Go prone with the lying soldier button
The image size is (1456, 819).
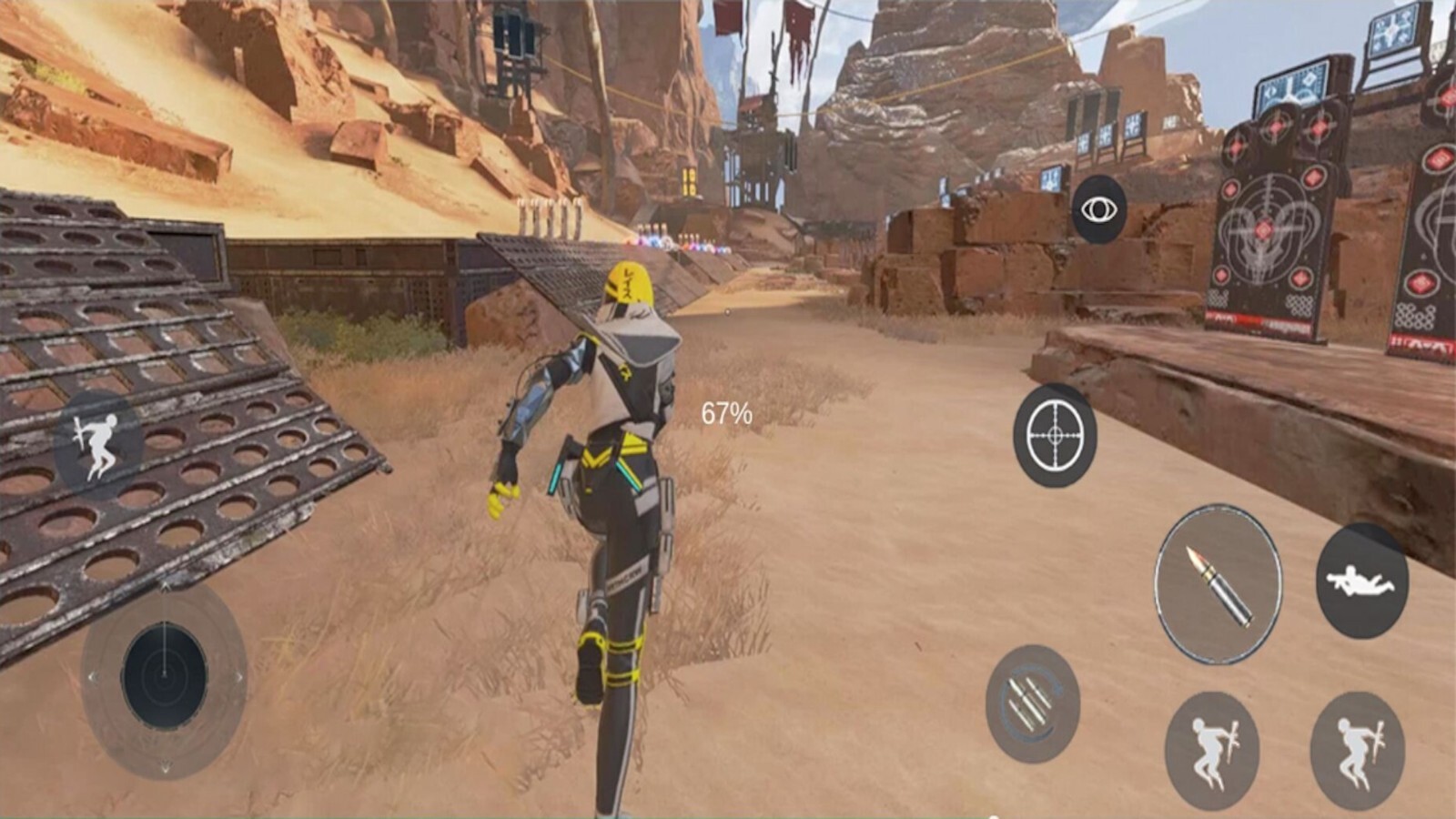point(1361,580)
